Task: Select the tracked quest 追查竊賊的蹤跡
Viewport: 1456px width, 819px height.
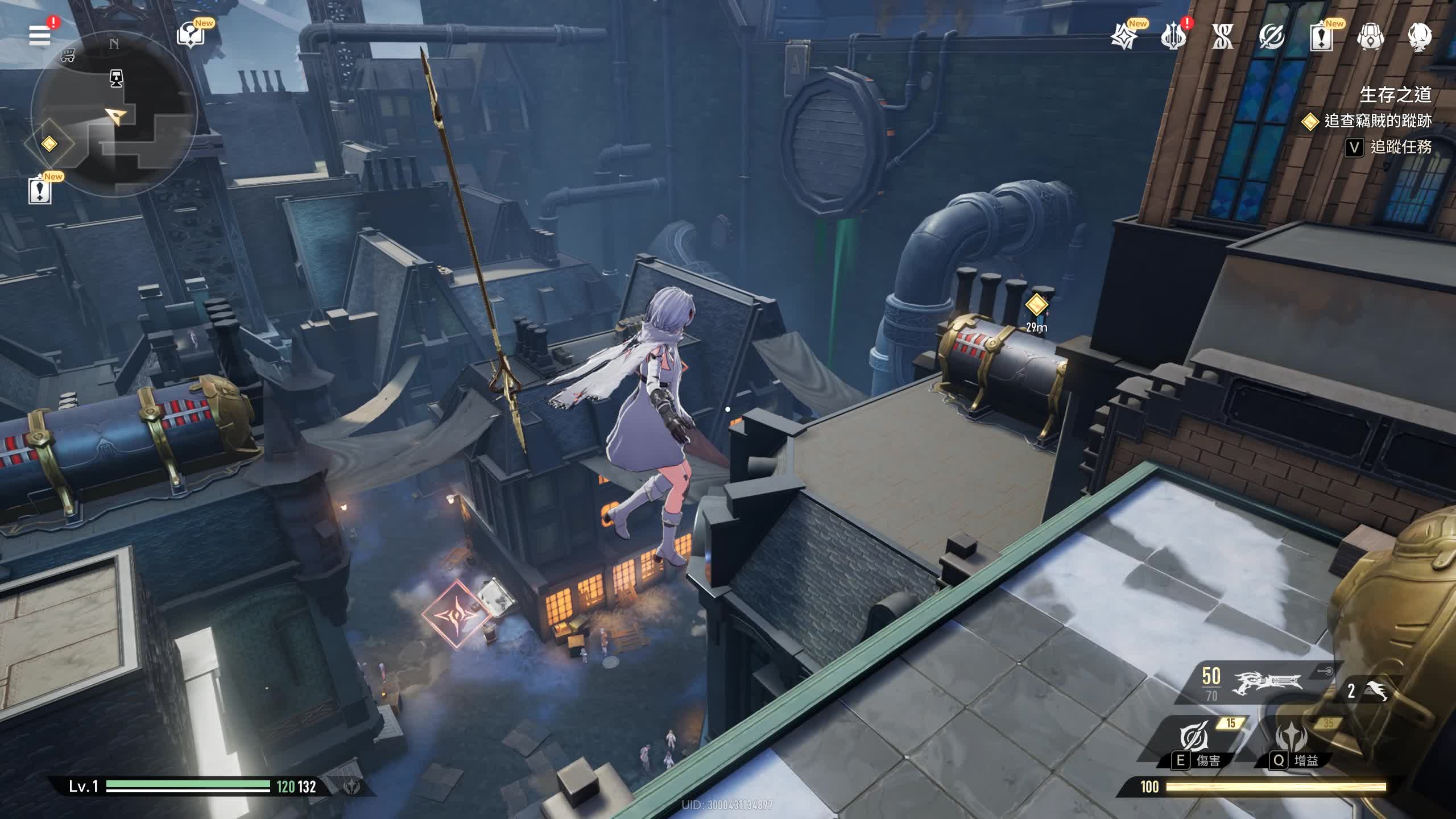Action: coord(1377,121)
